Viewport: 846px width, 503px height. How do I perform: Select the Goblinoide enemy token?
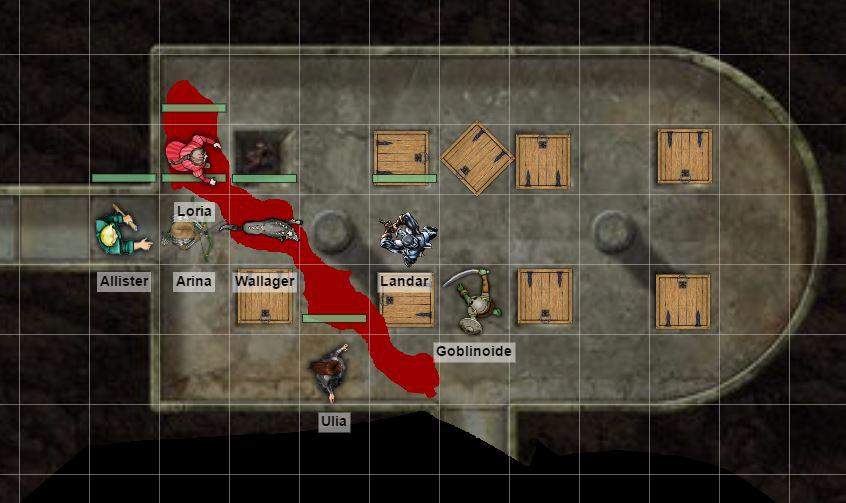coord(473,301)
